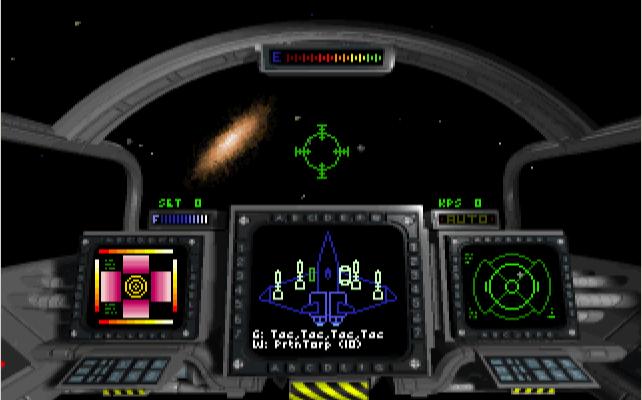Image resolution: width=642 pixels, height=400 pixels.
Task: Click the circular green radar scope
Action: 511,282
